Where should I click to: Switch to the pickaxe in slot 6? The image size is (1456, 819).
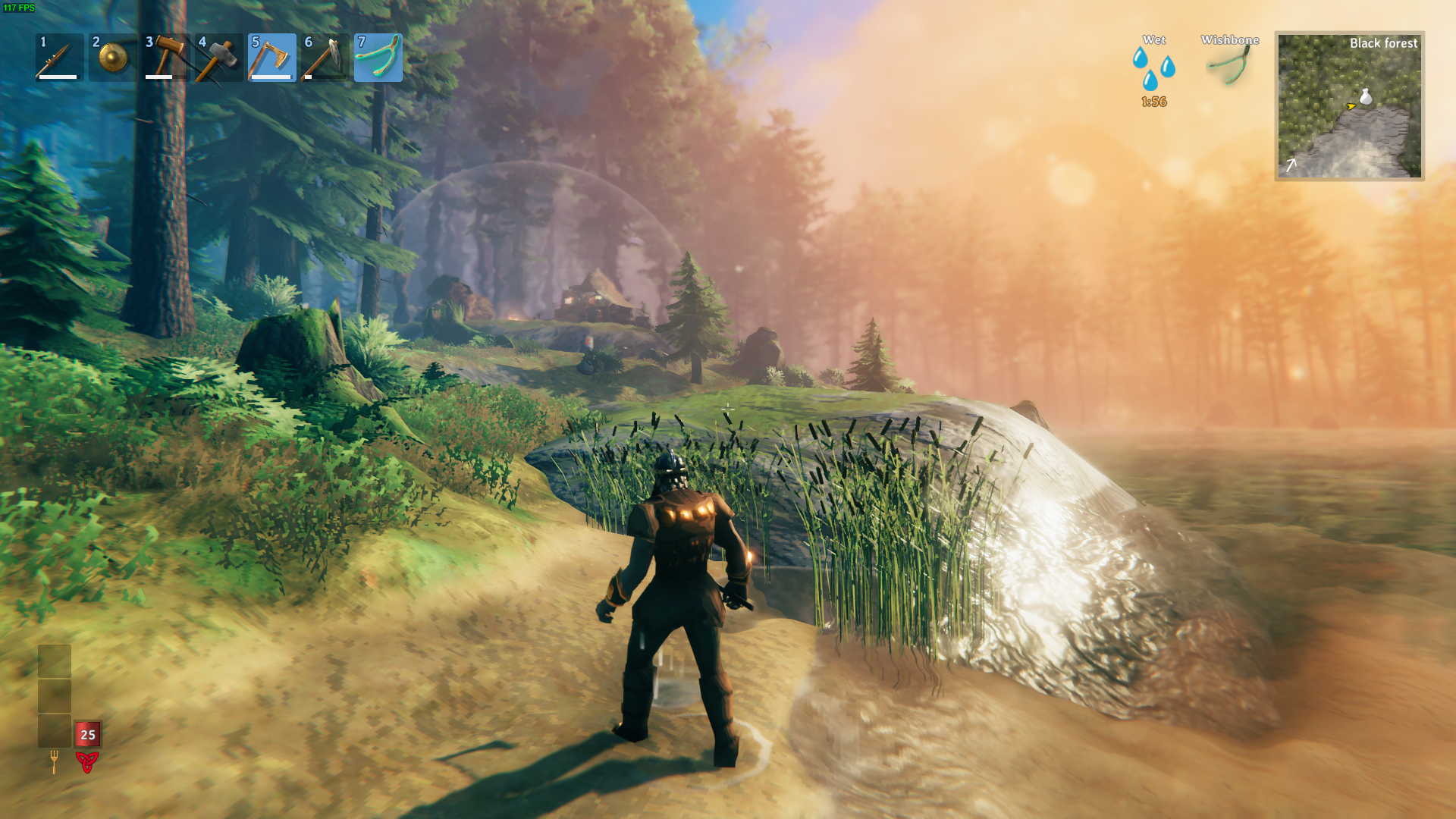pos(325,58)
